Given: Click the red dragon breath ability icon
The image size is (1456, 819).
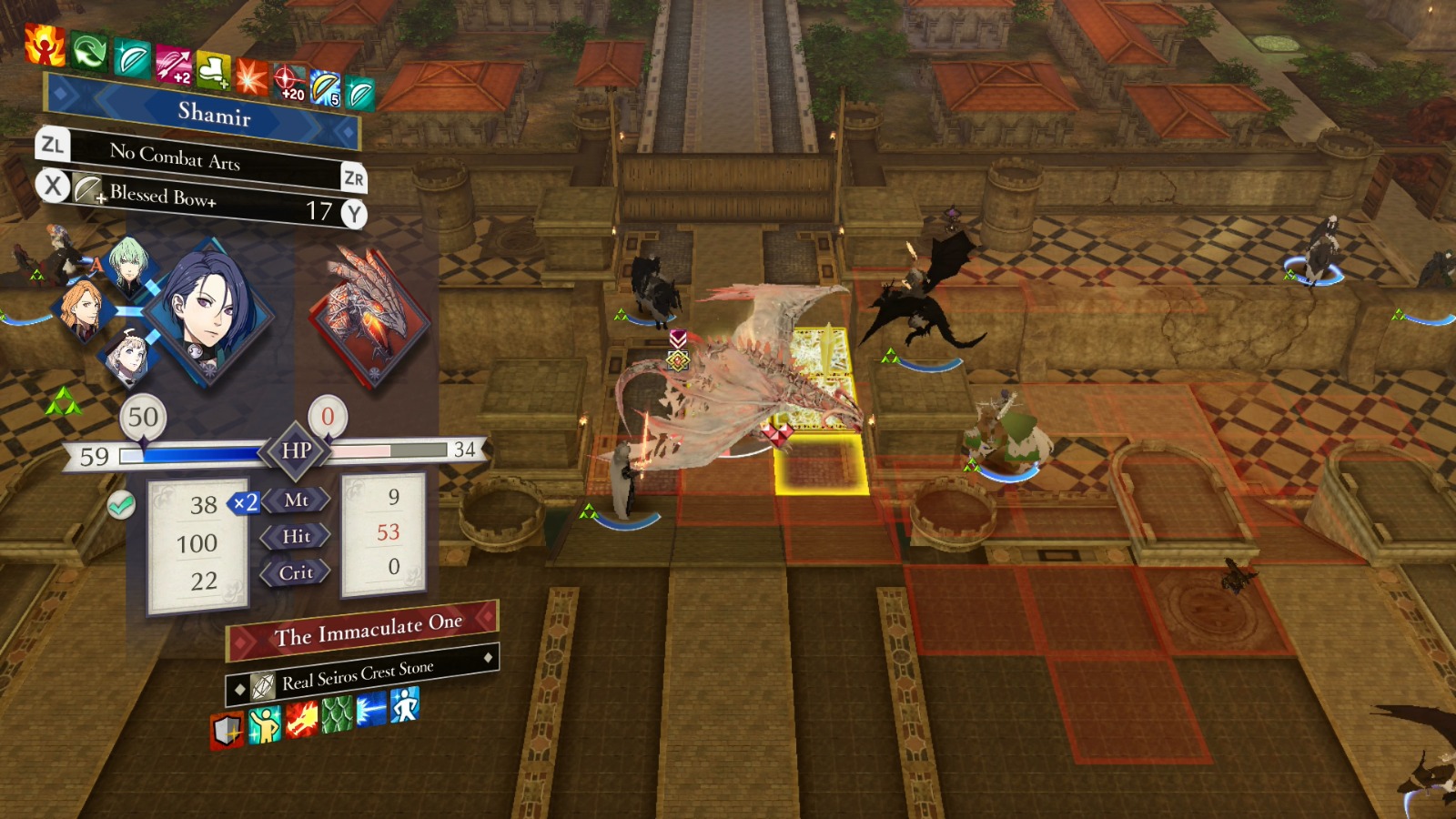Looking at the screenshot, I should 301,722.
